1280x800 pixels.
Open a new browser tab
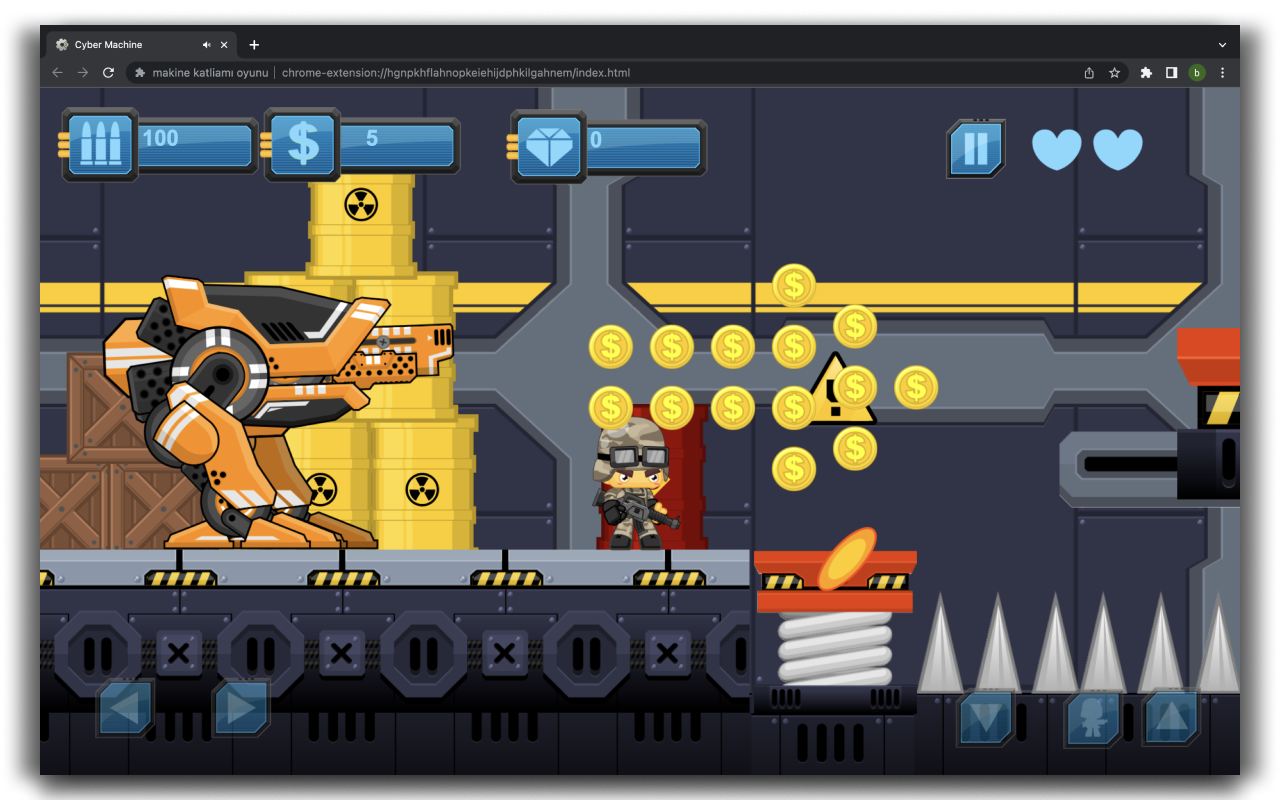tap(254, 44)
